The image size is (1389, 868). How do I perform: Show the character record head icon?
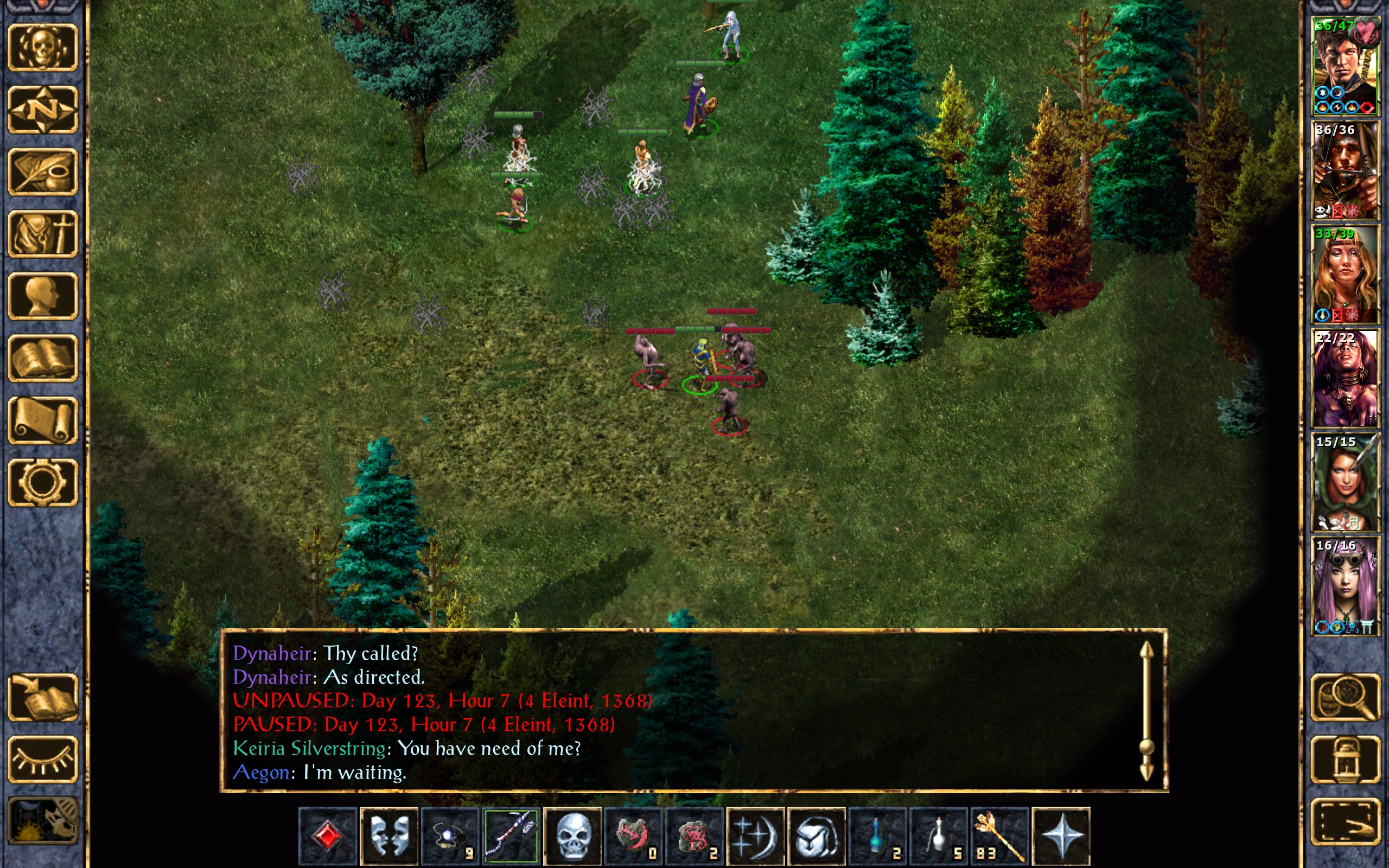coord(43,296)
